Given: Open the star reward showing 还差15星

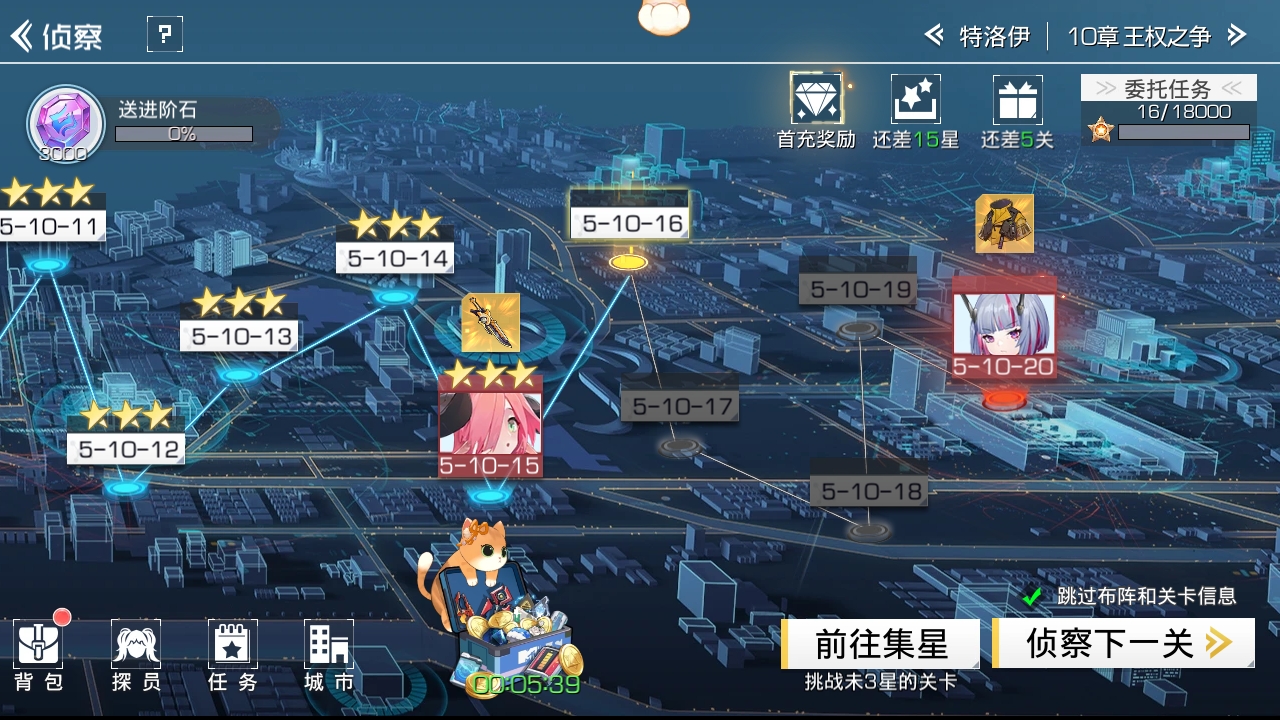Looking at the screenshot, I should tap(915, 100).
